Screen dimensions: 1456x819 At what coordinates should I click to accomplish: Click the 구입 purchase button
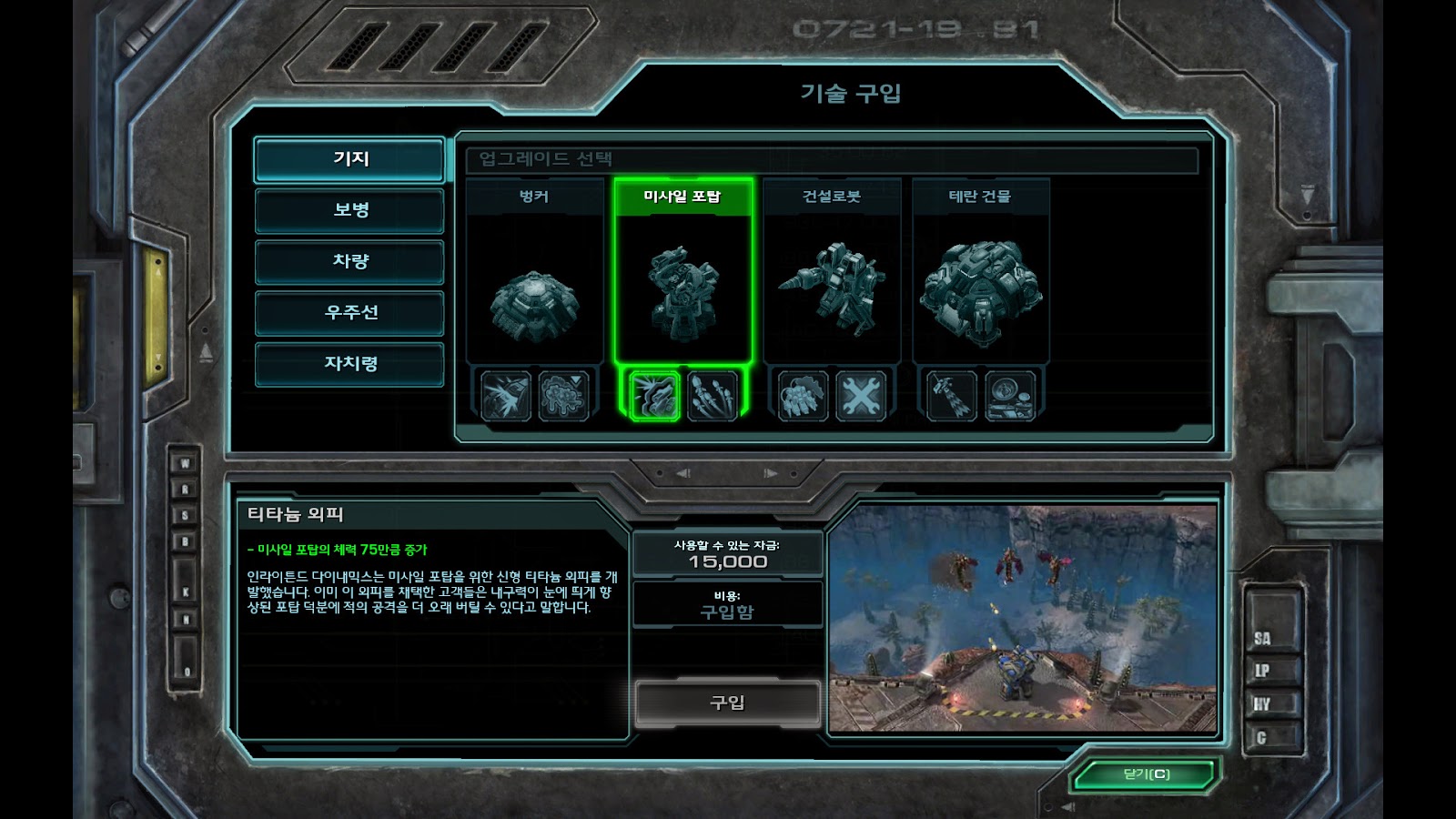point(727,703)
